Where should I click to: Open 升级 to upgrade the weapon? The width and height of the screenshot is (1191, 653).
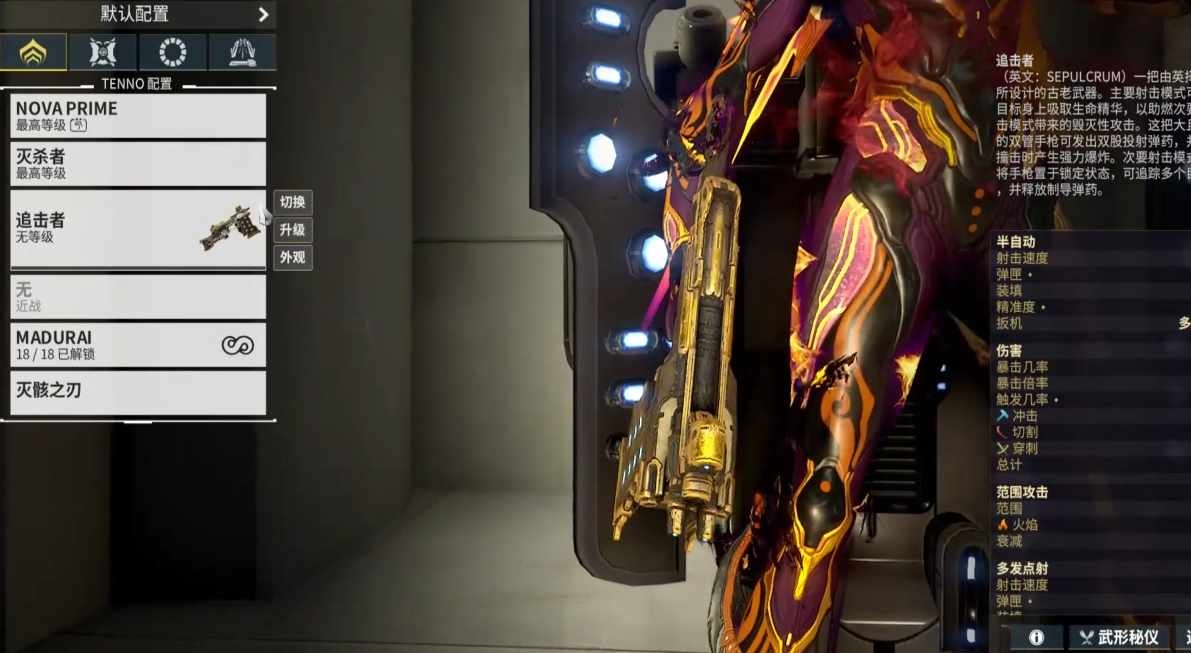pos(293,230)
